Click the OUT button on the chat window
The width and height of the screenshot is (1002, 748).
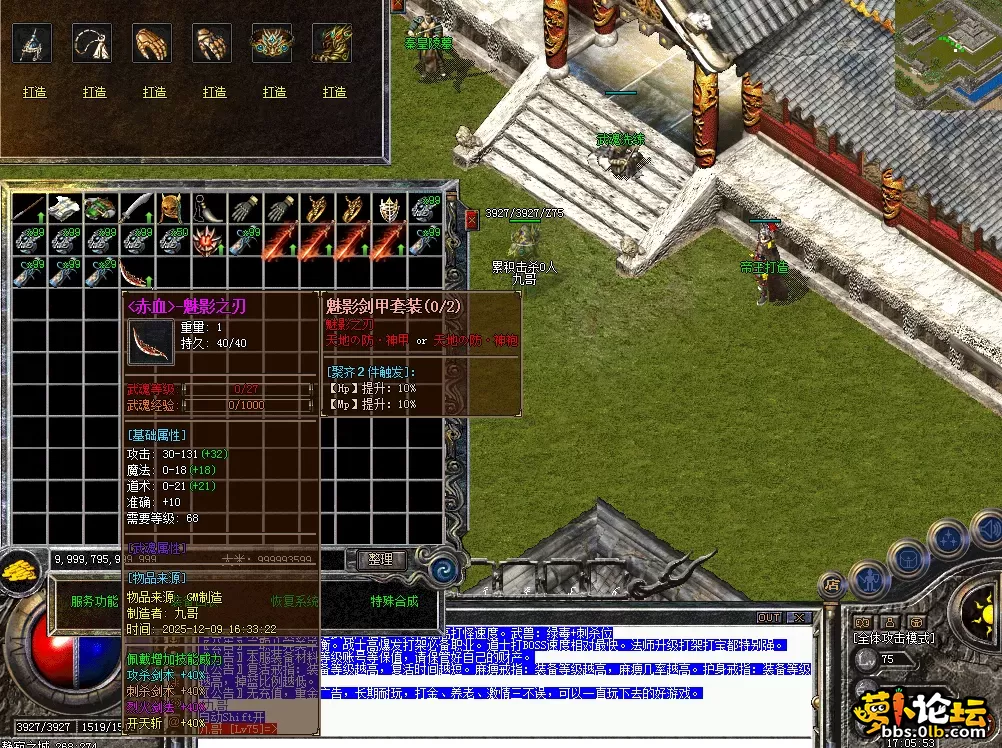tap(768, 617)
